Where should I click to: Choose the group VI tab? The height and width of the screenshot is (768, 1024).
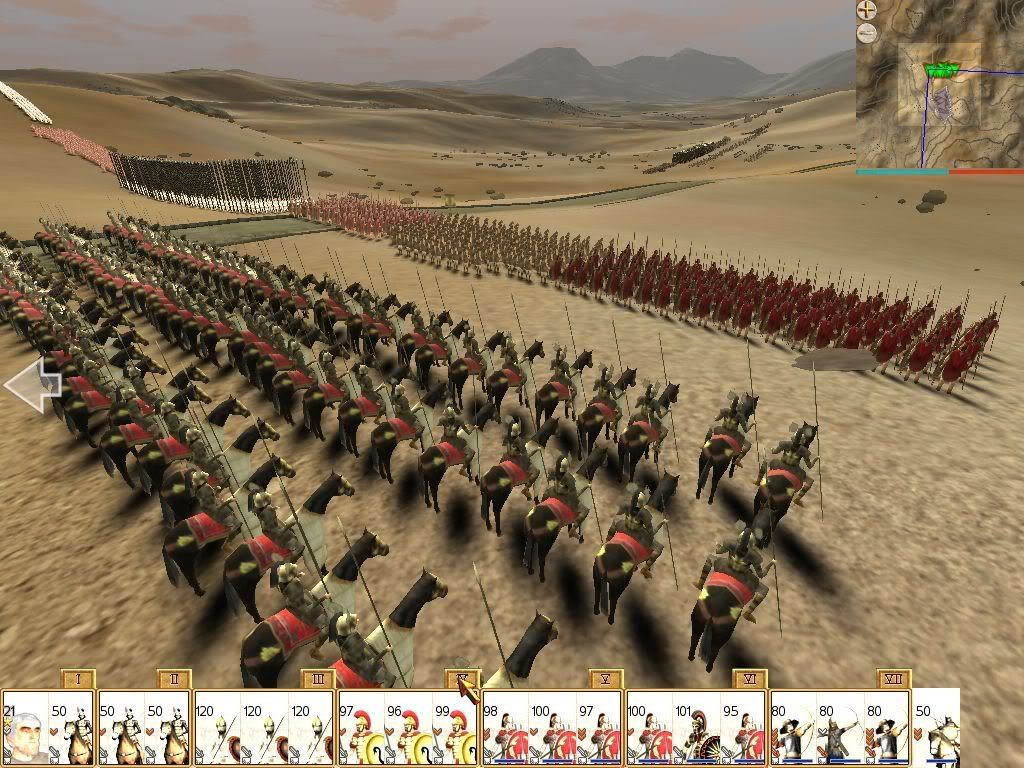pyautogui.click(x=750, y=679)
